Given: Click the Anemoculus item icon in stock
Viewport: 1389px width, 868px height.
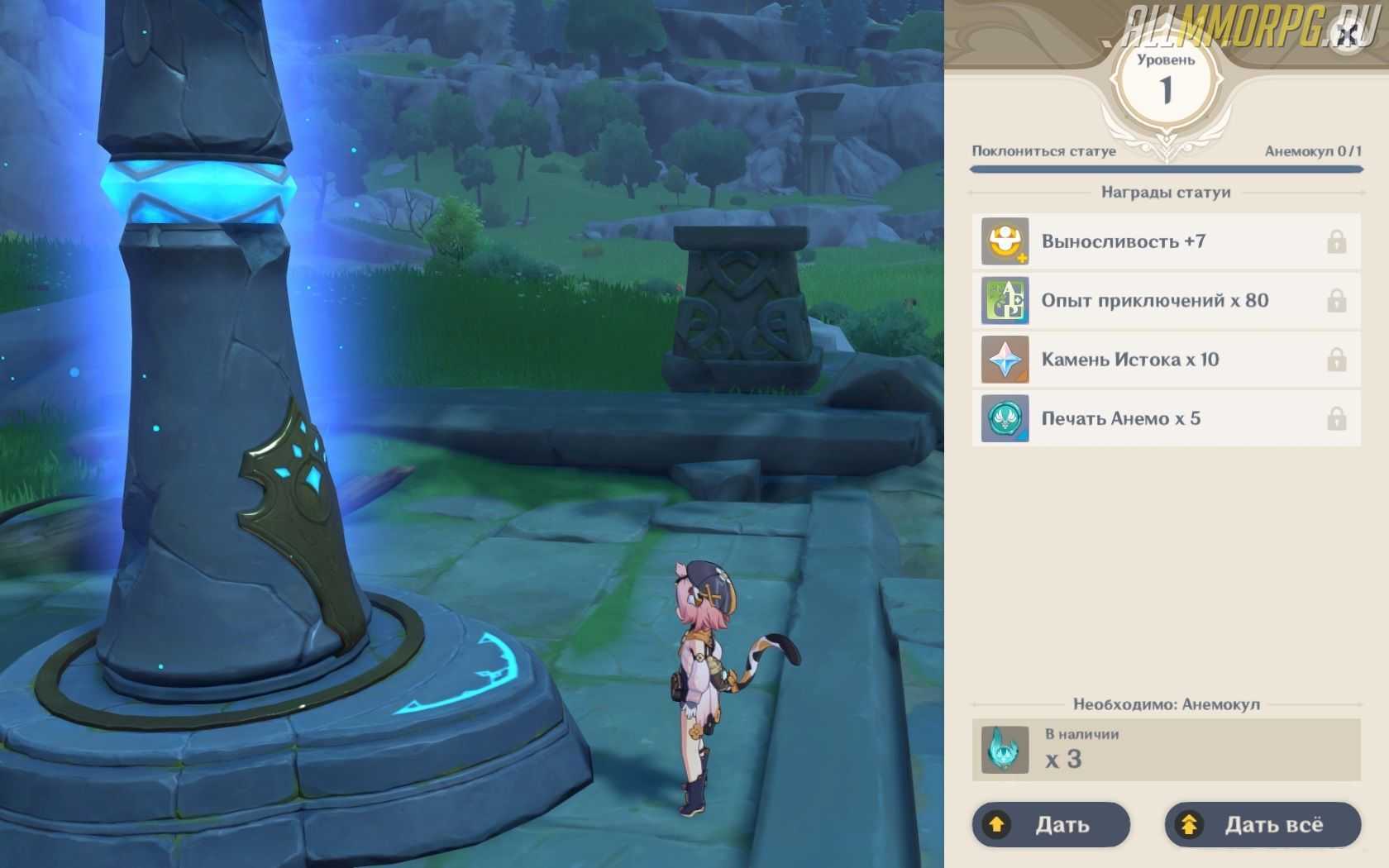Looking at the screenshot, I should point(1005,750).
